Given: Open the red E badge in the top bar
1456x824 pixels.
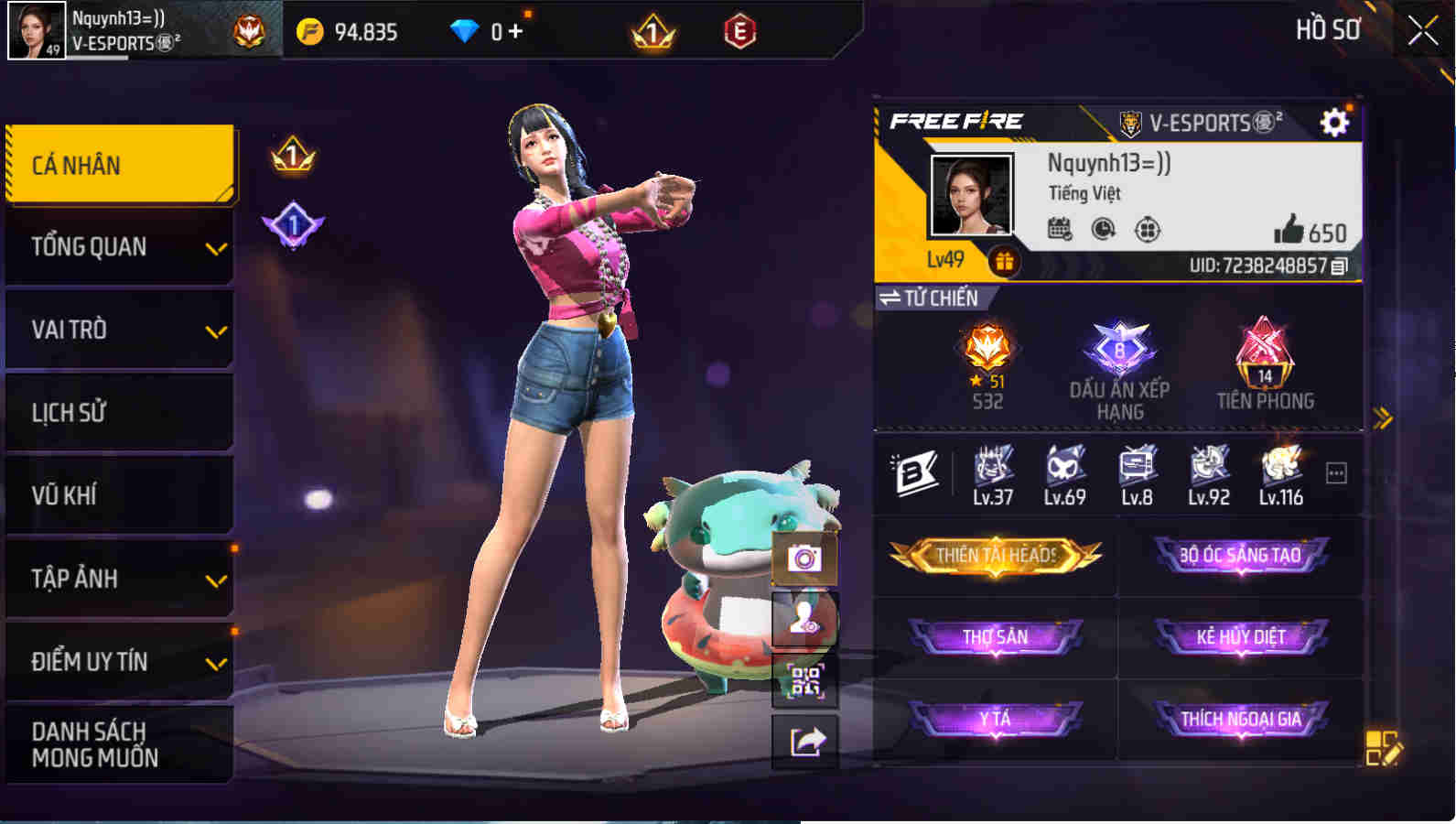Looking at the screenshot, I should coord(740,30).
